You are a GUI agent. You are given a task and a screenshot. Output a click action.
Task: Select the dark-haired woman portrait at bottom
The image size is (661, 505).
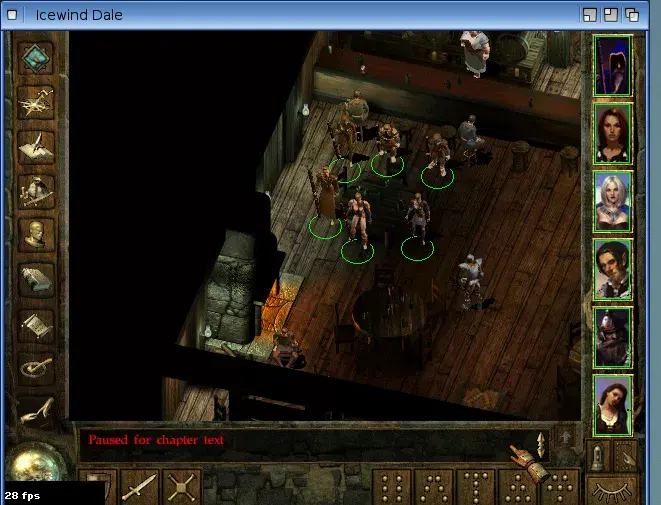(x=612, y=405)
